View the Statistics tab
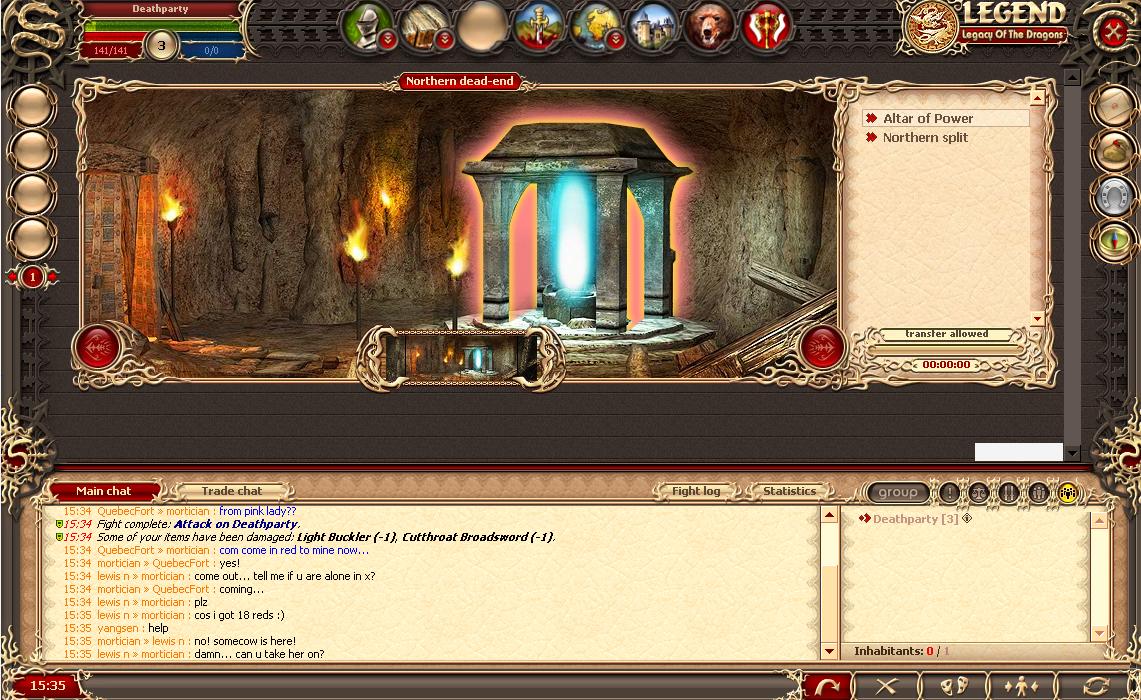The width and height of the screenshot is (1141, 700). [x=789, y=491]
